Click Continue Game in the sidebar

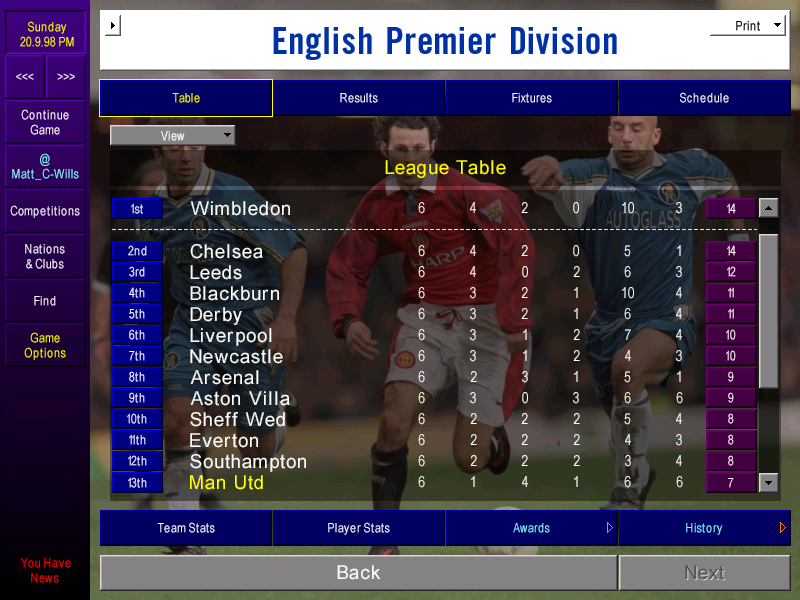coord(45,123)
